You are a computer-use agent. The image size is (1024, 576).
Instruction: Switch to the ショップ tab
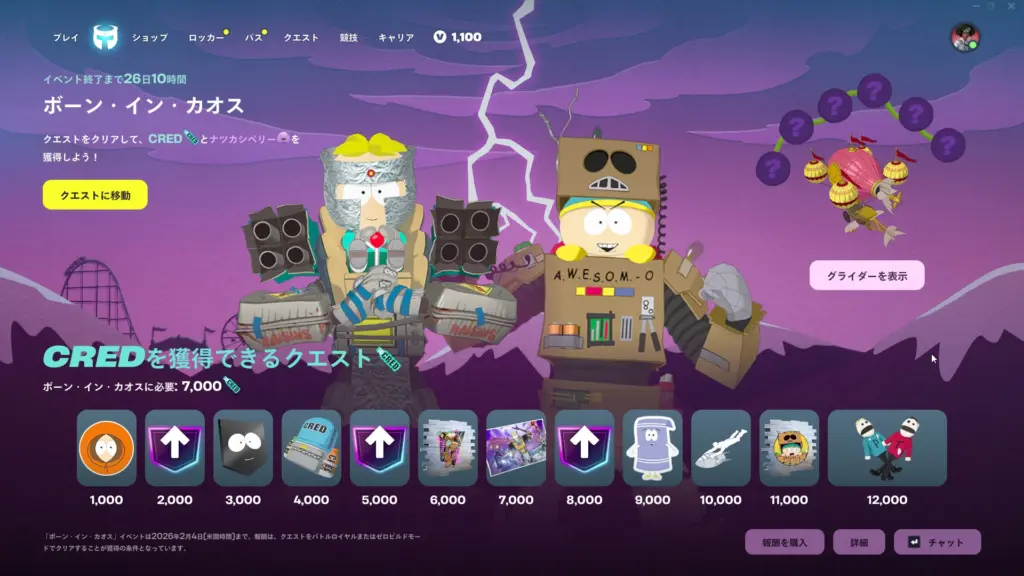[x=150, y=38]
